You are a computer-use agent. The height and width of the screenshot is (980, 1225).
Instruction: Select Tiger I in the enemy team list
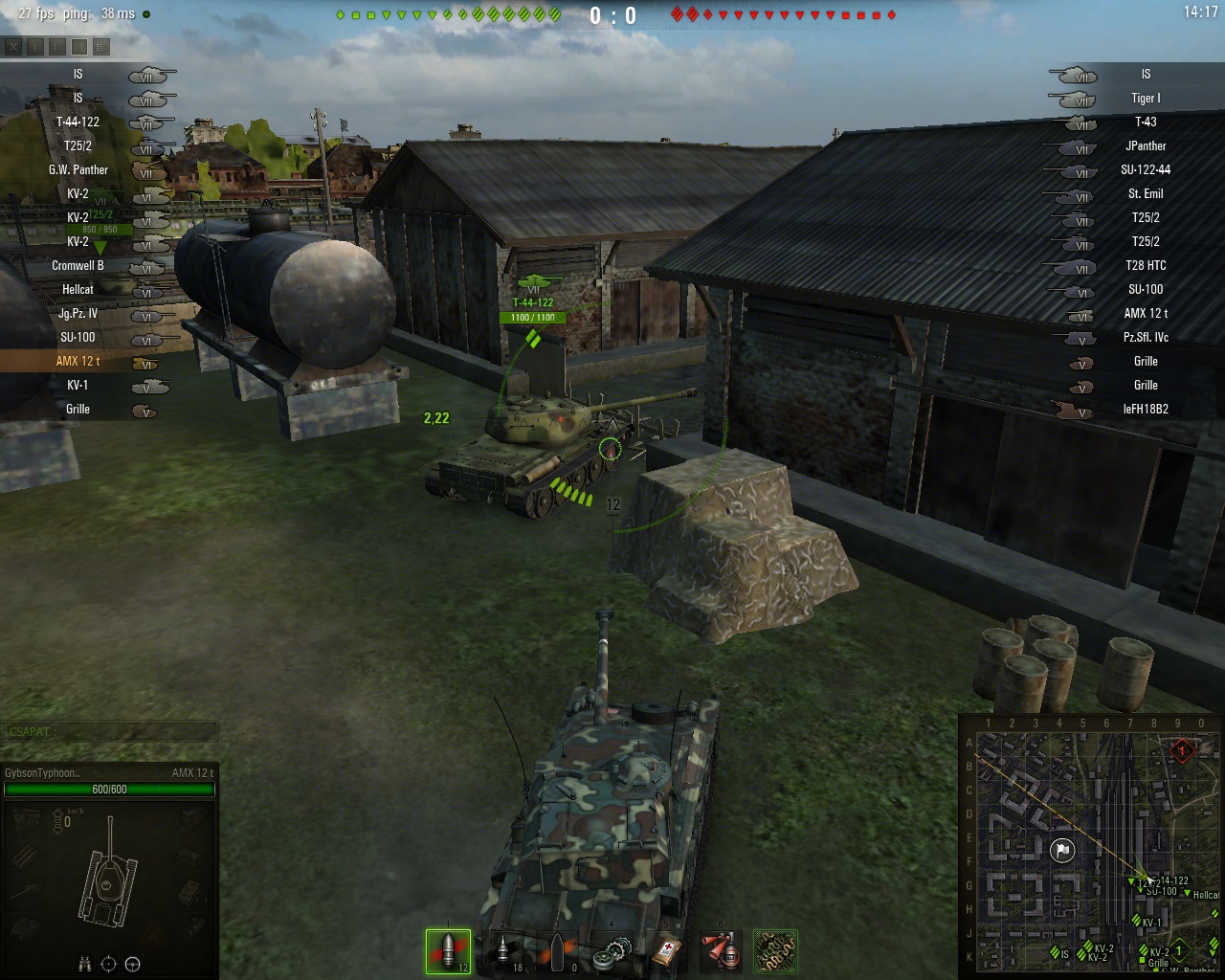pos(1146,98)
